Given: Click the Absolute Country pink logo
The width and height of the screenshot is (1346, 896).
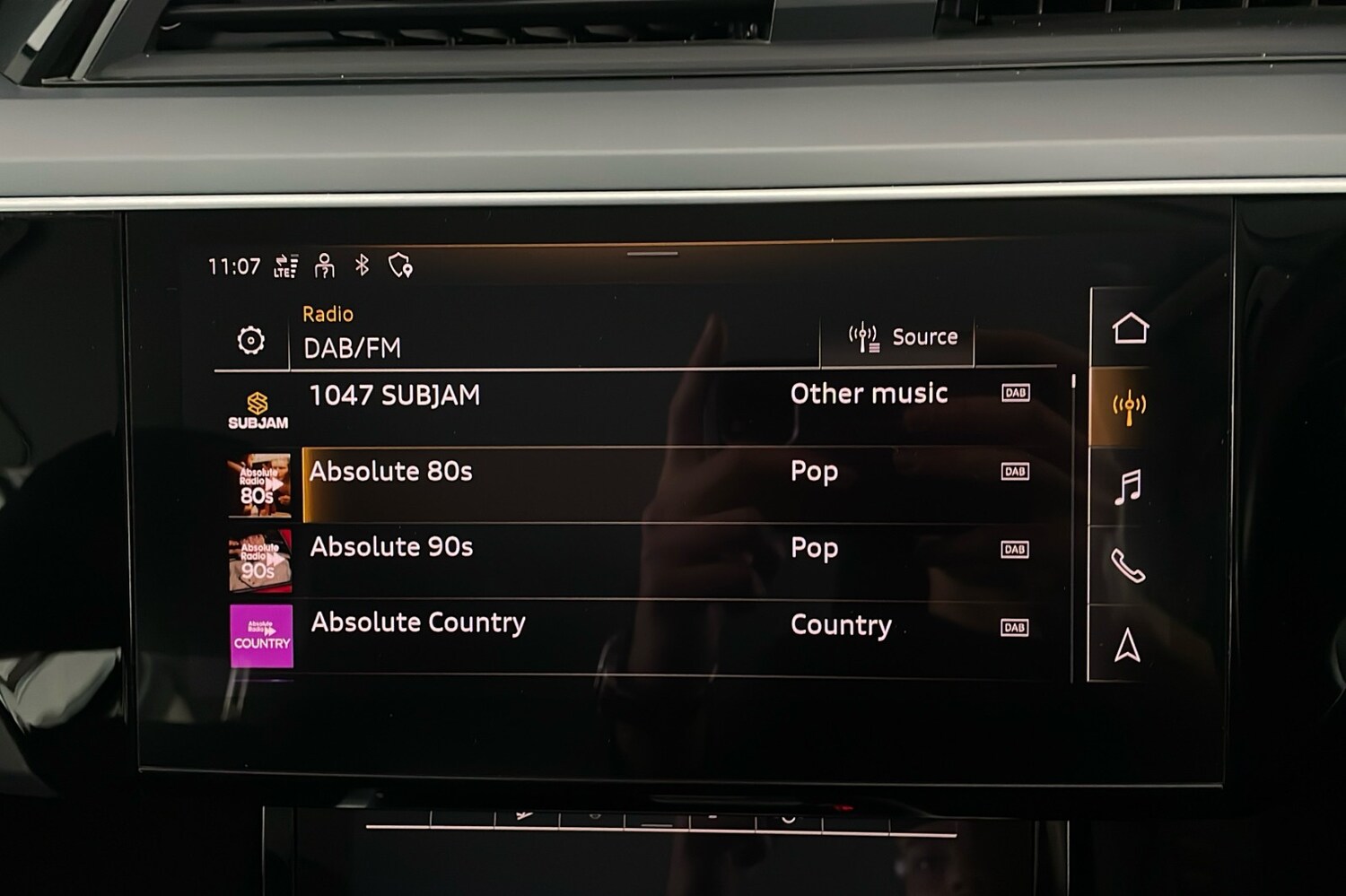Looking at the screenshot, I should click(261, 636).
